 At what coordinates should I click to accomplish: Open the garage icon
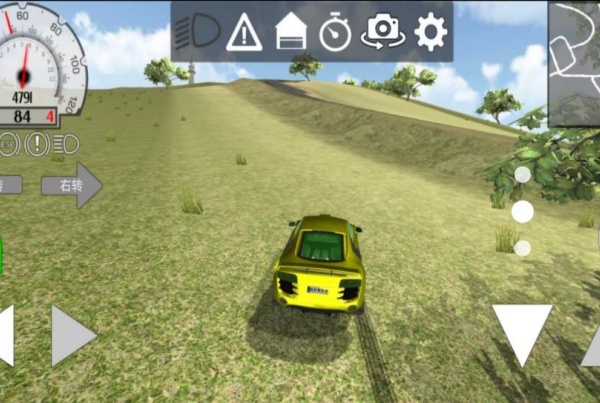click(290, 33)
